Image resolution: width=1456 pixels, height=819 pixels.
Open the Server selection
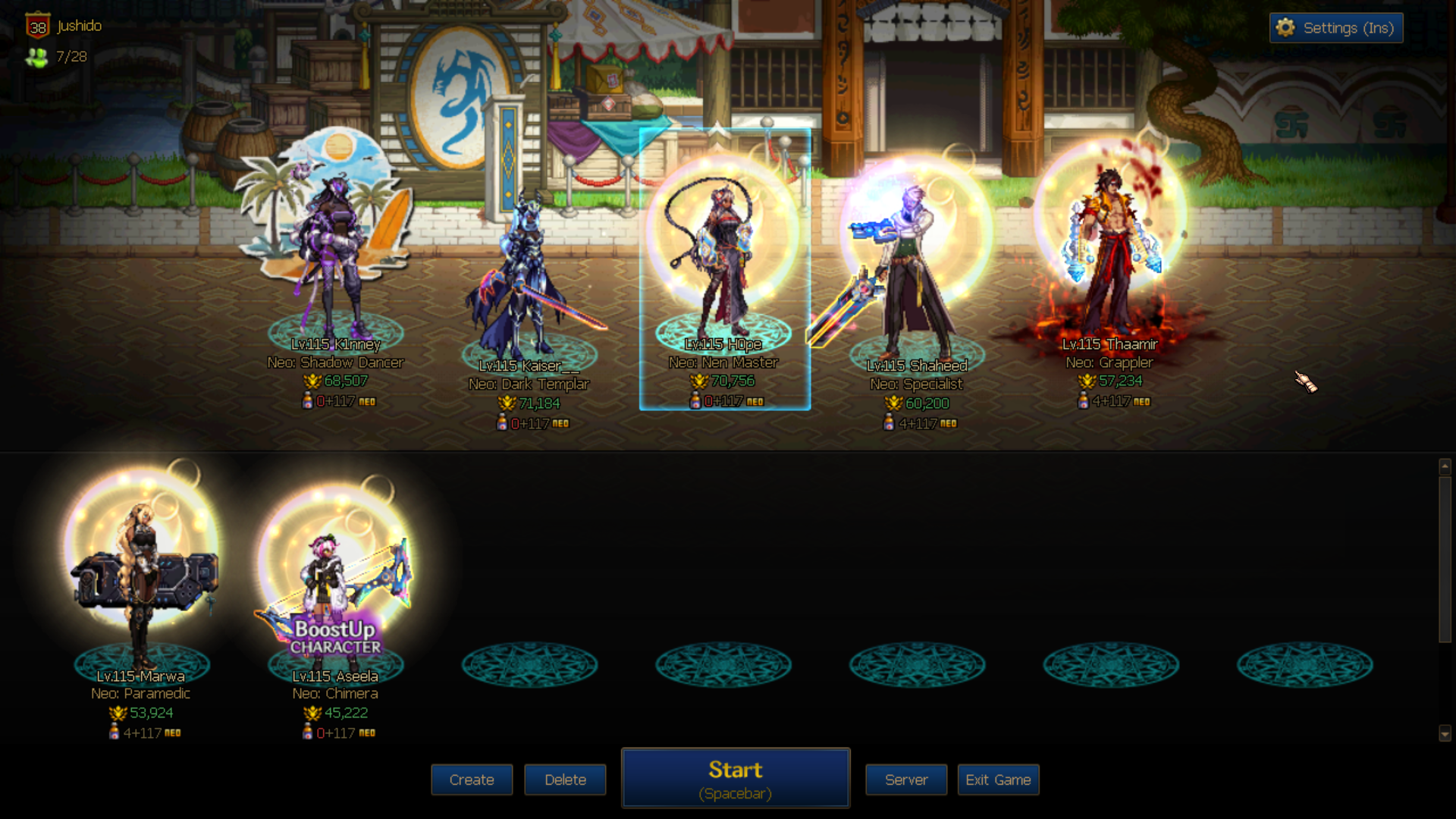906,780
